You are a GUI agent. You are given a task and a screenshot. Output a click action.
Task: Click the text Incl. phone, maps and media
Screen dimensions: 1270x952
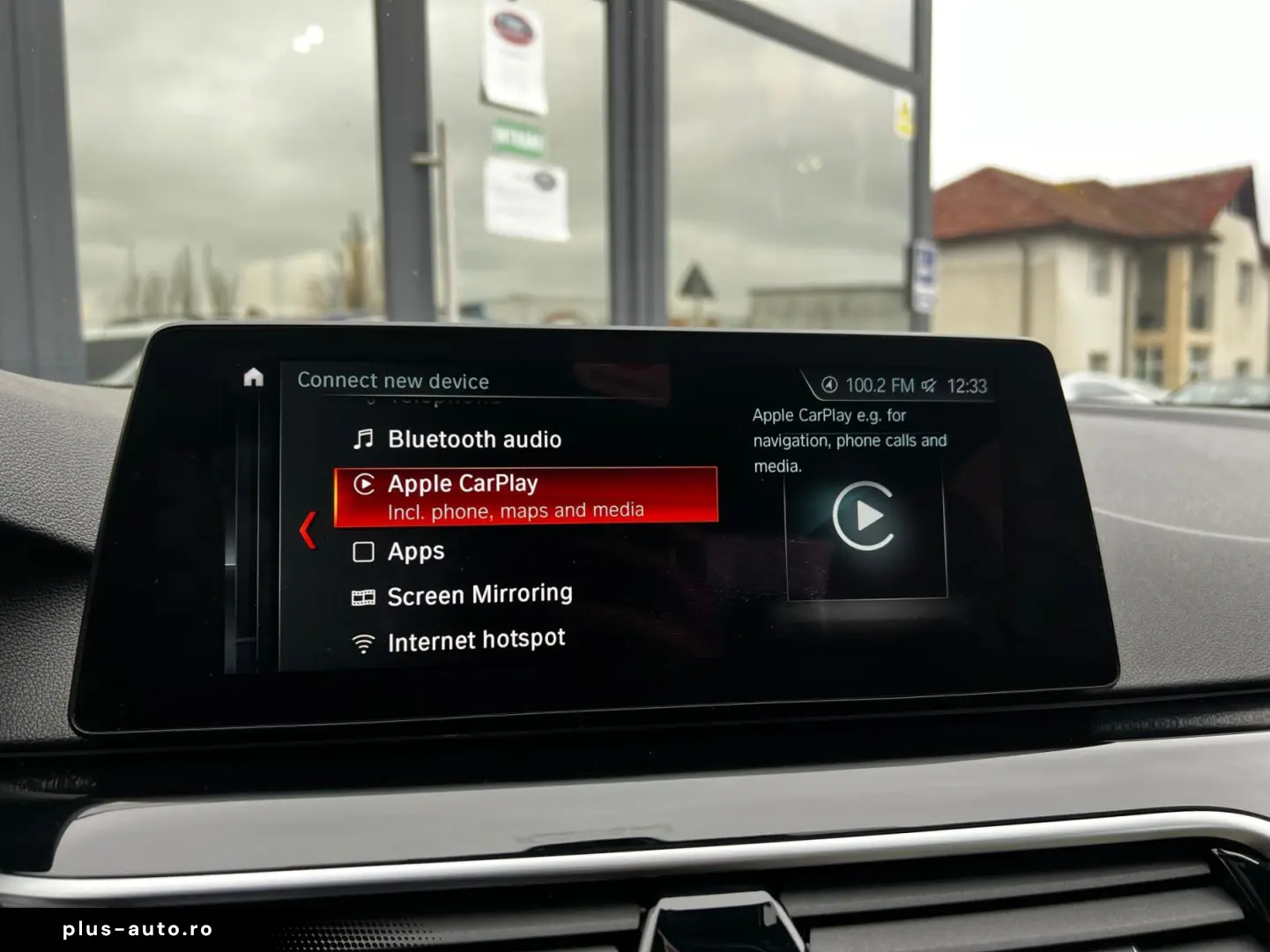coord(516,509)
